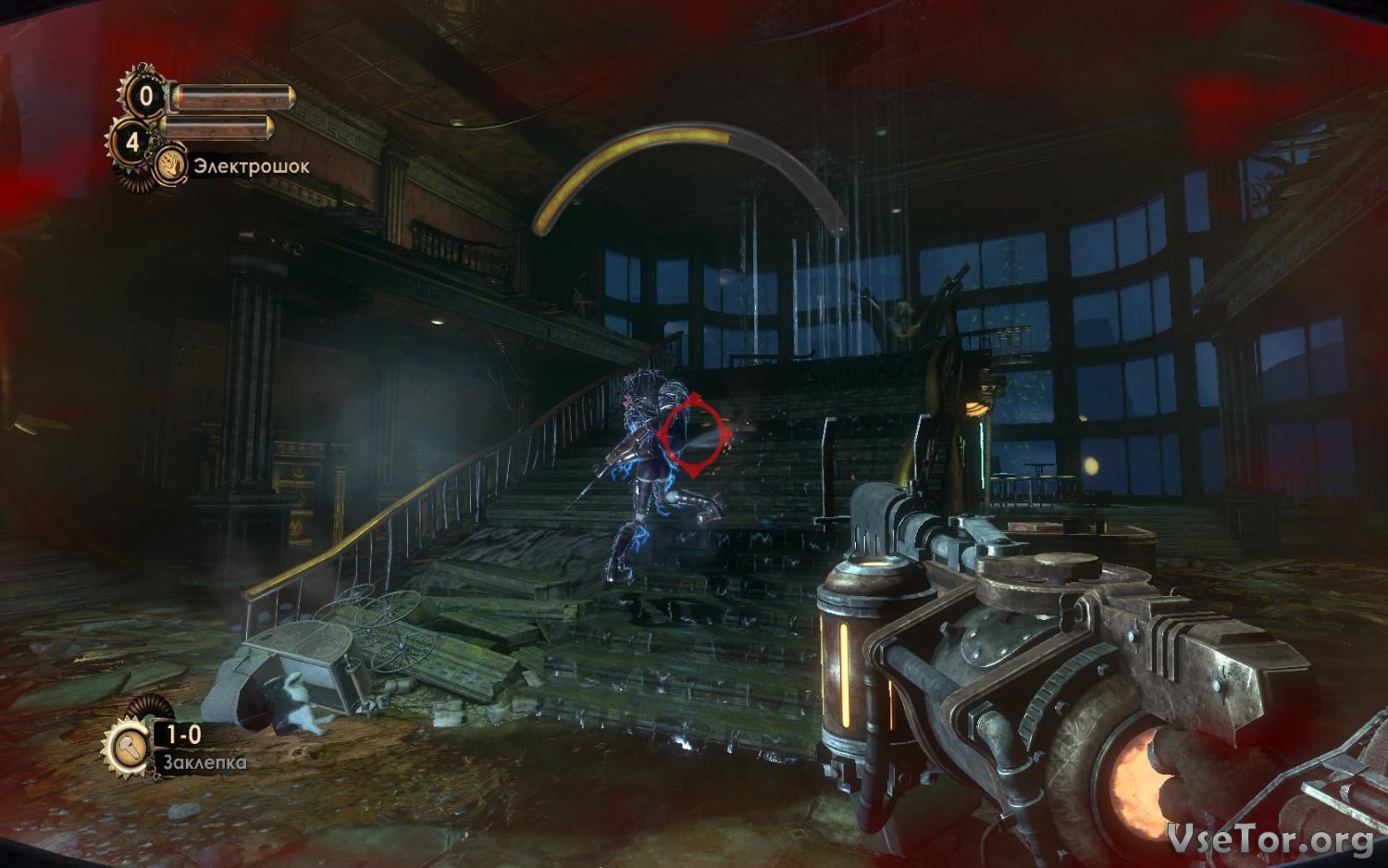Select the Электрошок plasmid hand icon
Image resolution: width=1388 pixels, height=868 pixels.
(x=169, y=167)
